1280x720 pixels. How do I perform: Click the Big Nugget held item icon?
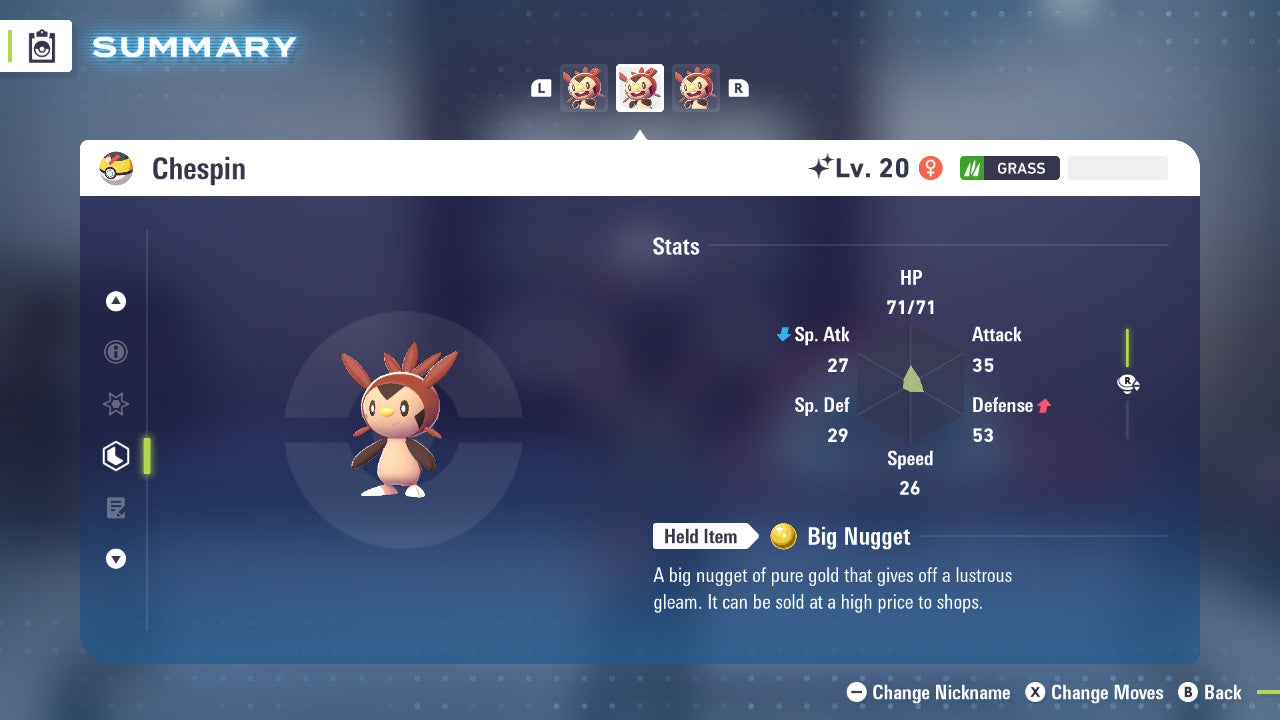[x=784, y=536]
